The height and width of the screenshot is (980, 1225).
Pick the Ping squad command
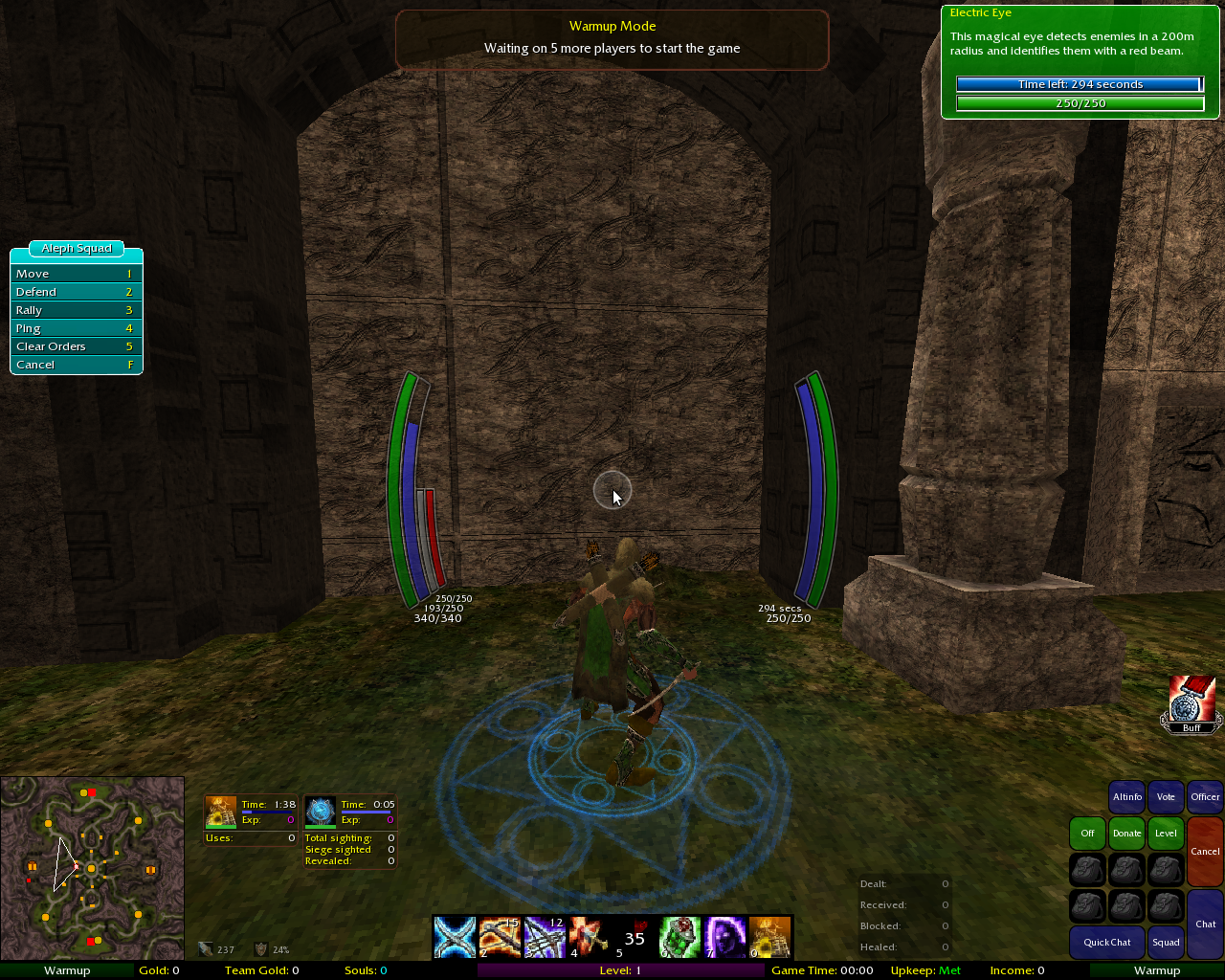pyautogui.click(x=76, y=328)
